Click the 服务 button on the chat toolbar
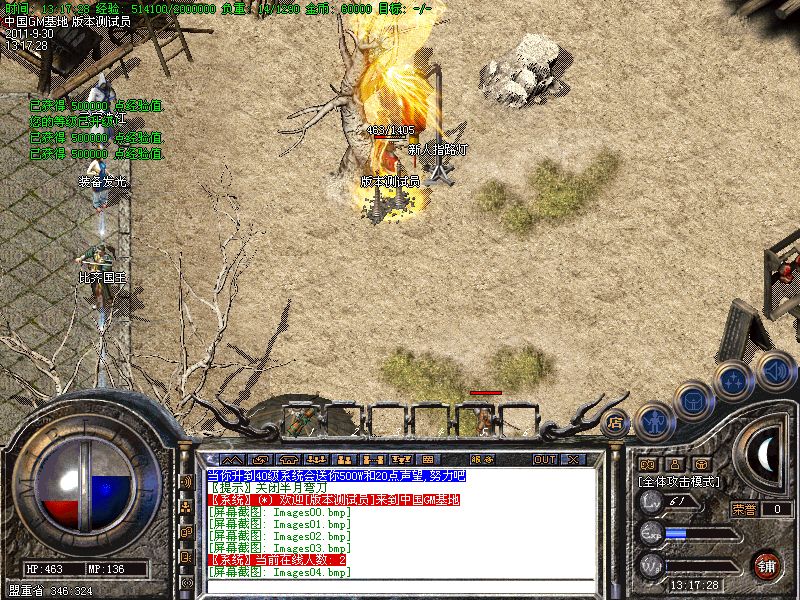The image size is (800, 600). pos(480,459)
